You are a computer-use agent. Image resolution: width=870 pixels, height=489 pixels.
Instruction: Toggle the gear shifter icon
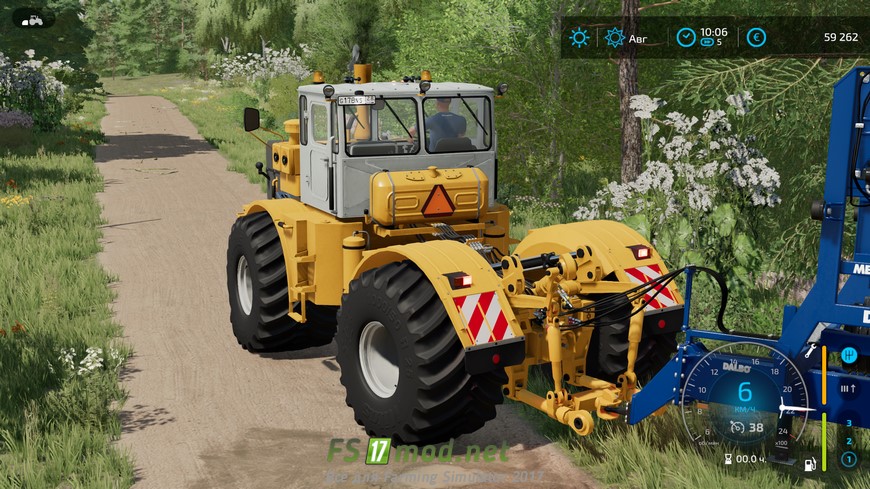click(x=848, y=355)
